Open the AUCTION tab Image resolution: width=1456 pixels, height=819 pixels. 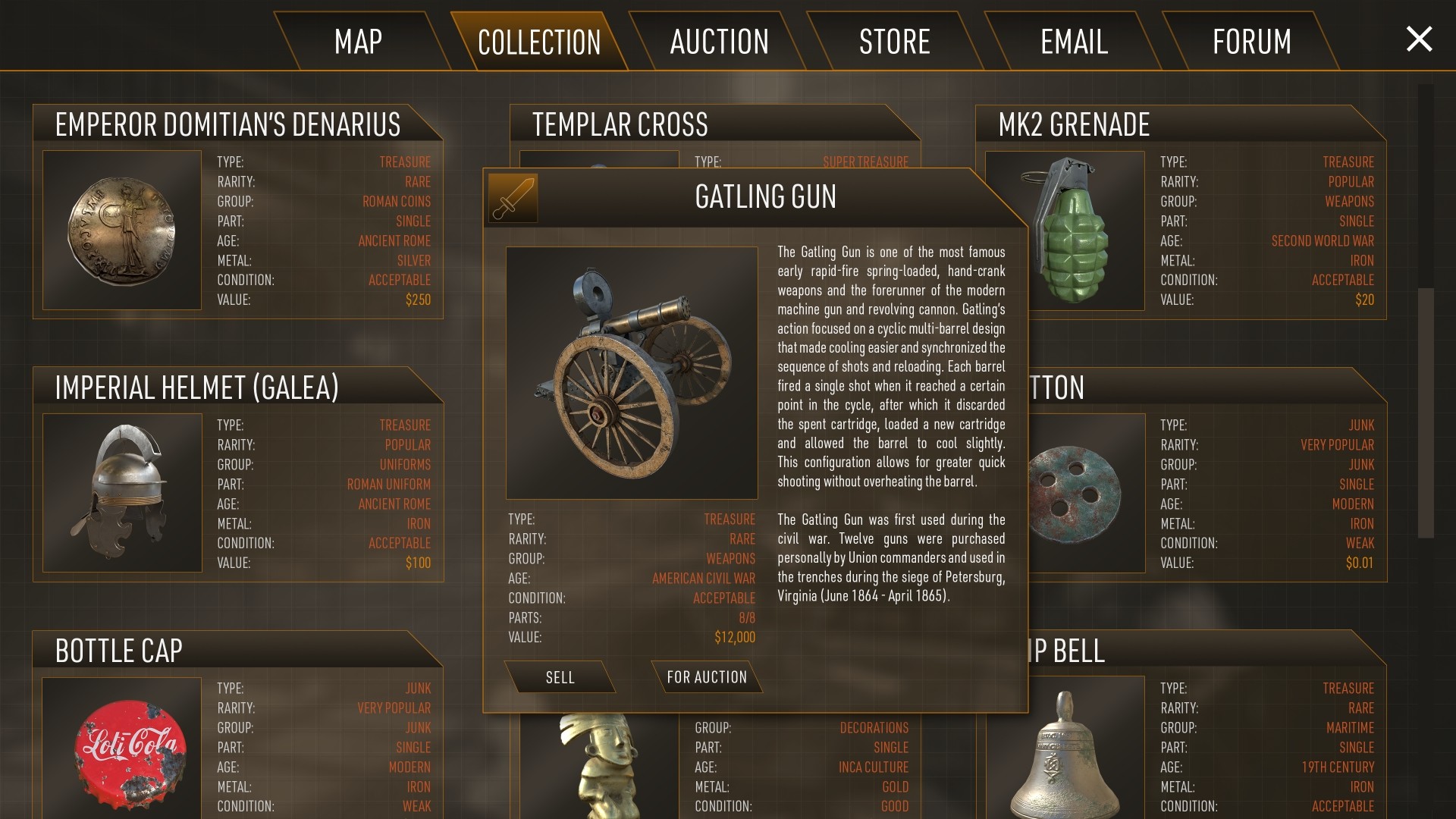tap(718, 42)
